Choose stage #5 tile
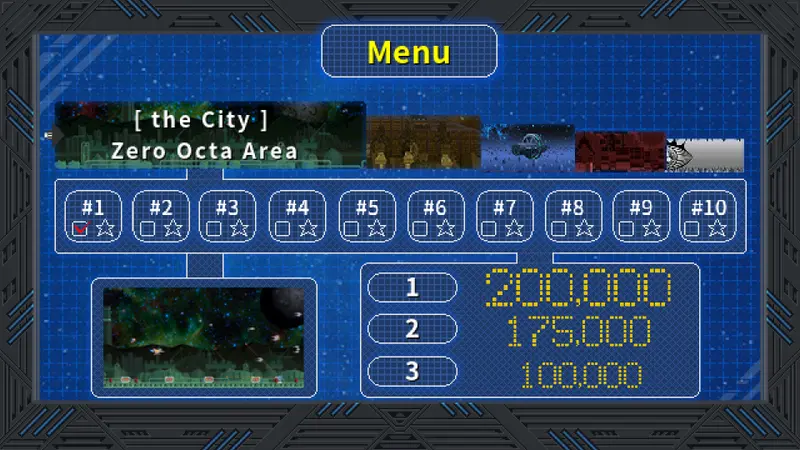This screenshot has height=450, width=800. tap(367, 217)
